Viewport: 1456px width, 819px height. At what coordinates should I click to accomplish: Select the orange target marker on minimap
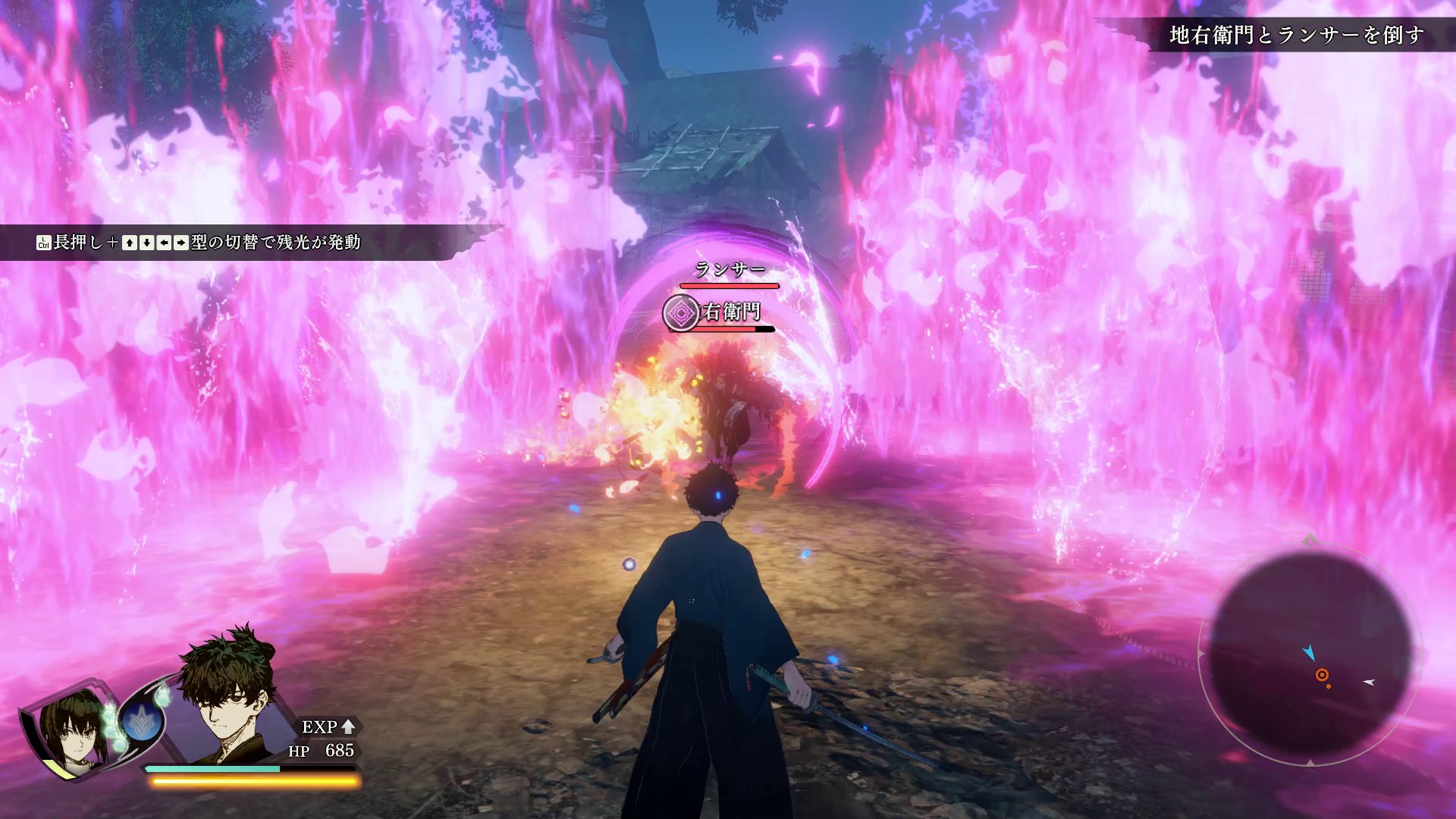pyautogui.click(x=1322, y=675)
